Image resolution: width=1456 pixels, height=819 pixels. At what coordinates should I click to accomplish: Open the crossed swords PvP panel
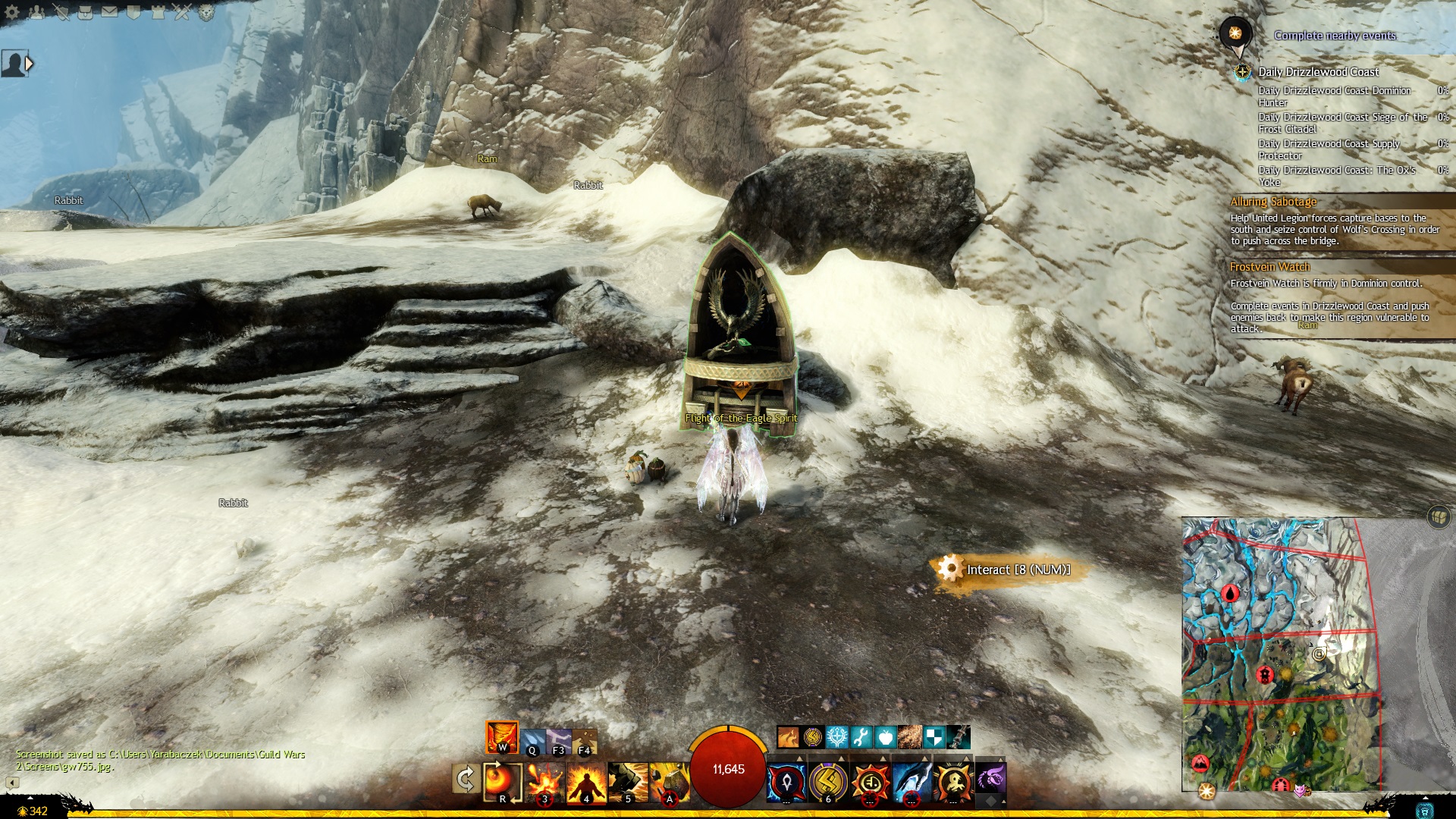point(182,12)
